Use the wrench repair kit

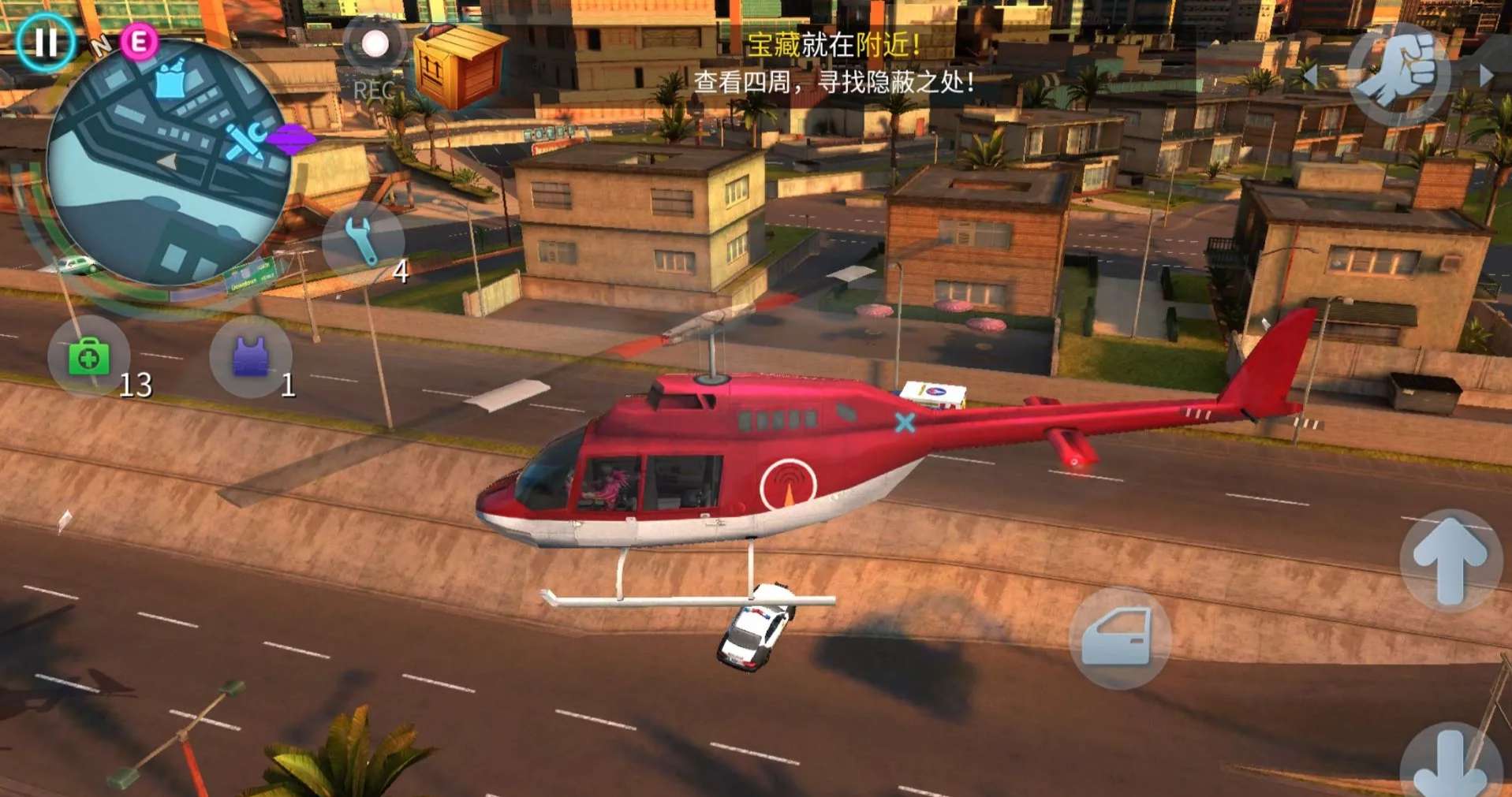(x=363, y=240)
